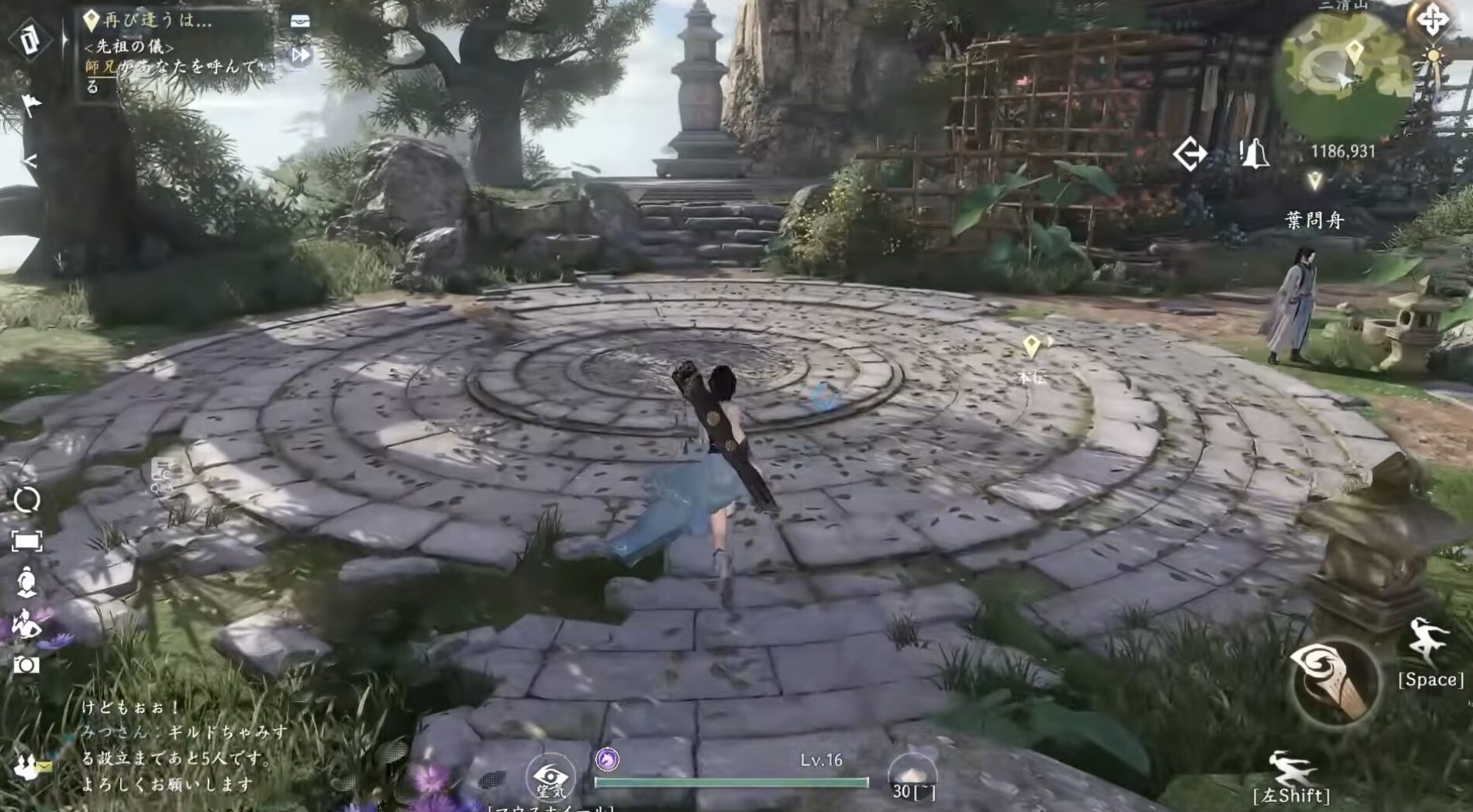Screen dimensions: 1473x812
Task: Open the bell notification icon
Action: point(1254,153)
